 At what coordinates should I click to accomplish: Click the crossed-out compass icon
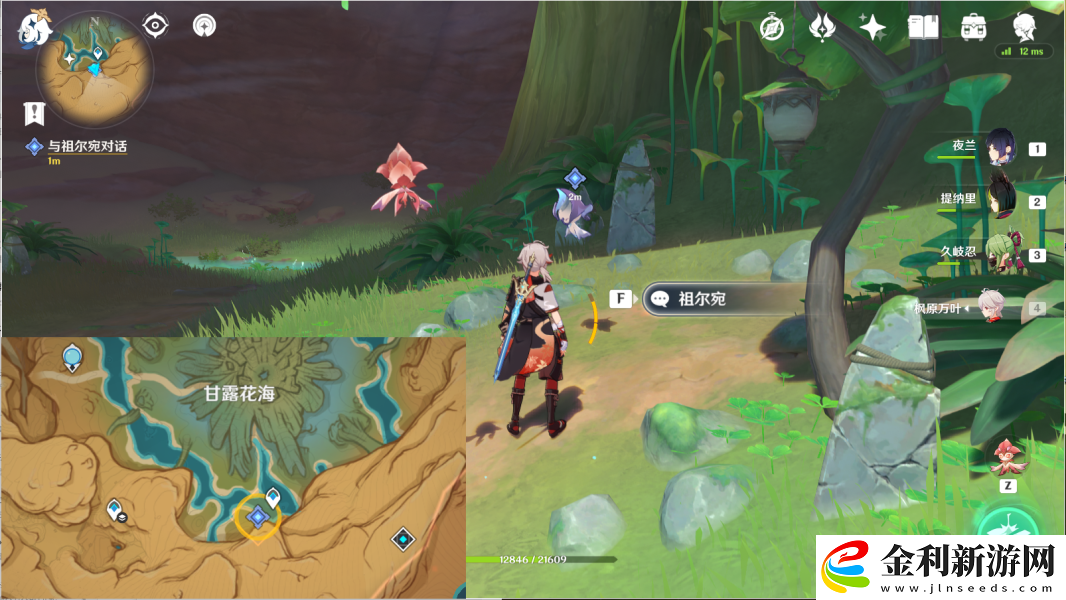click(772, 27)
